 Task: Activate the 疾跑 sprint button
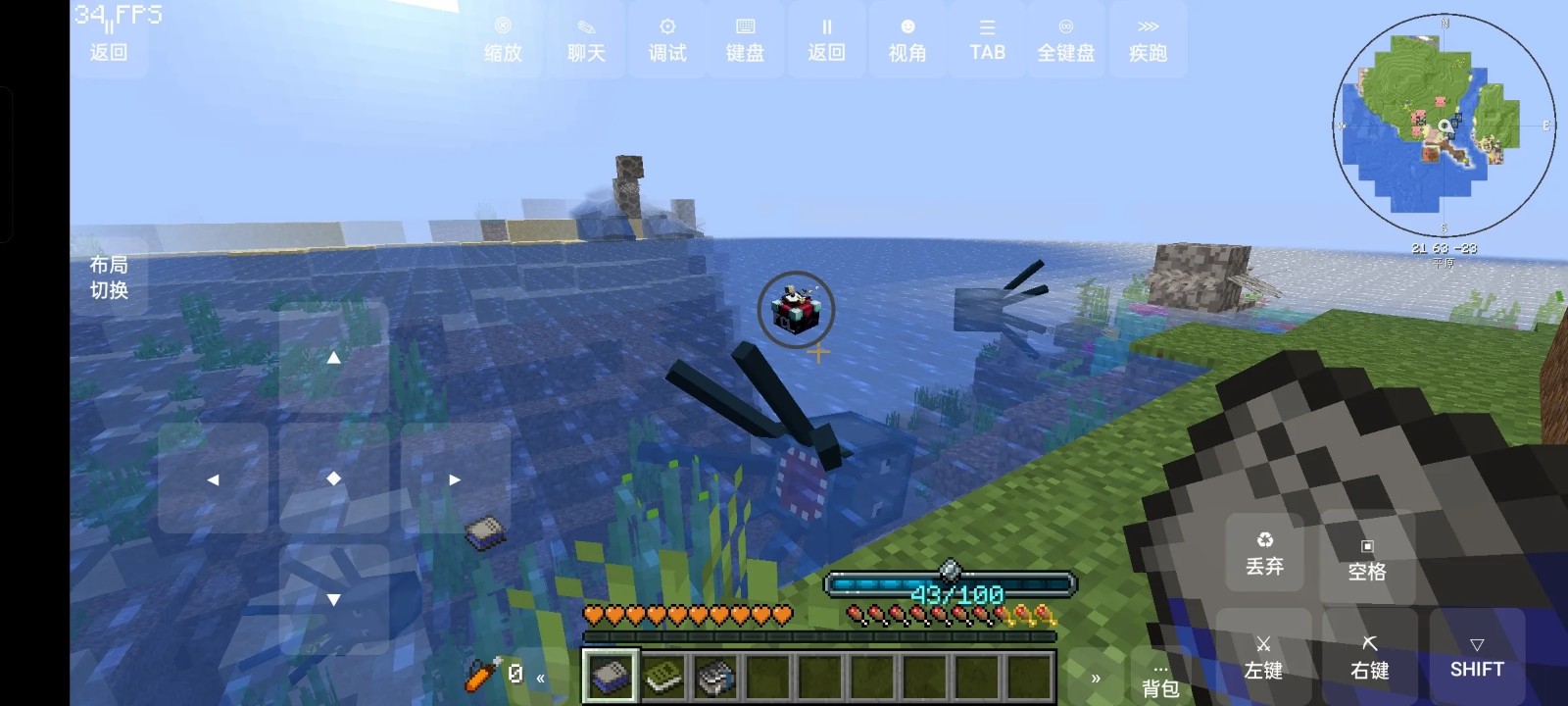click(1148, 40)
